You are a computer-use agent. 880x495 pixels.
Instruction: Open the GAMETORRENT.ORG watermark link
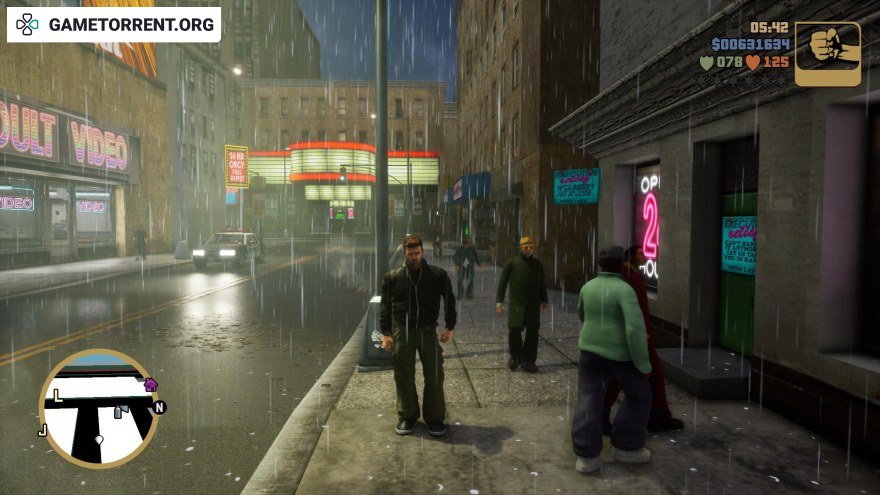114,24
